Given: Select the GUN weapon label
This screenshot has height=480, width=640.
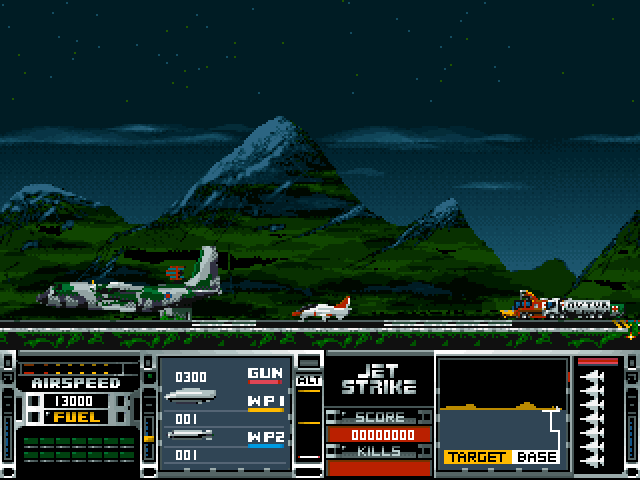Looking at the screenshot, I should [x=265, y=374].
